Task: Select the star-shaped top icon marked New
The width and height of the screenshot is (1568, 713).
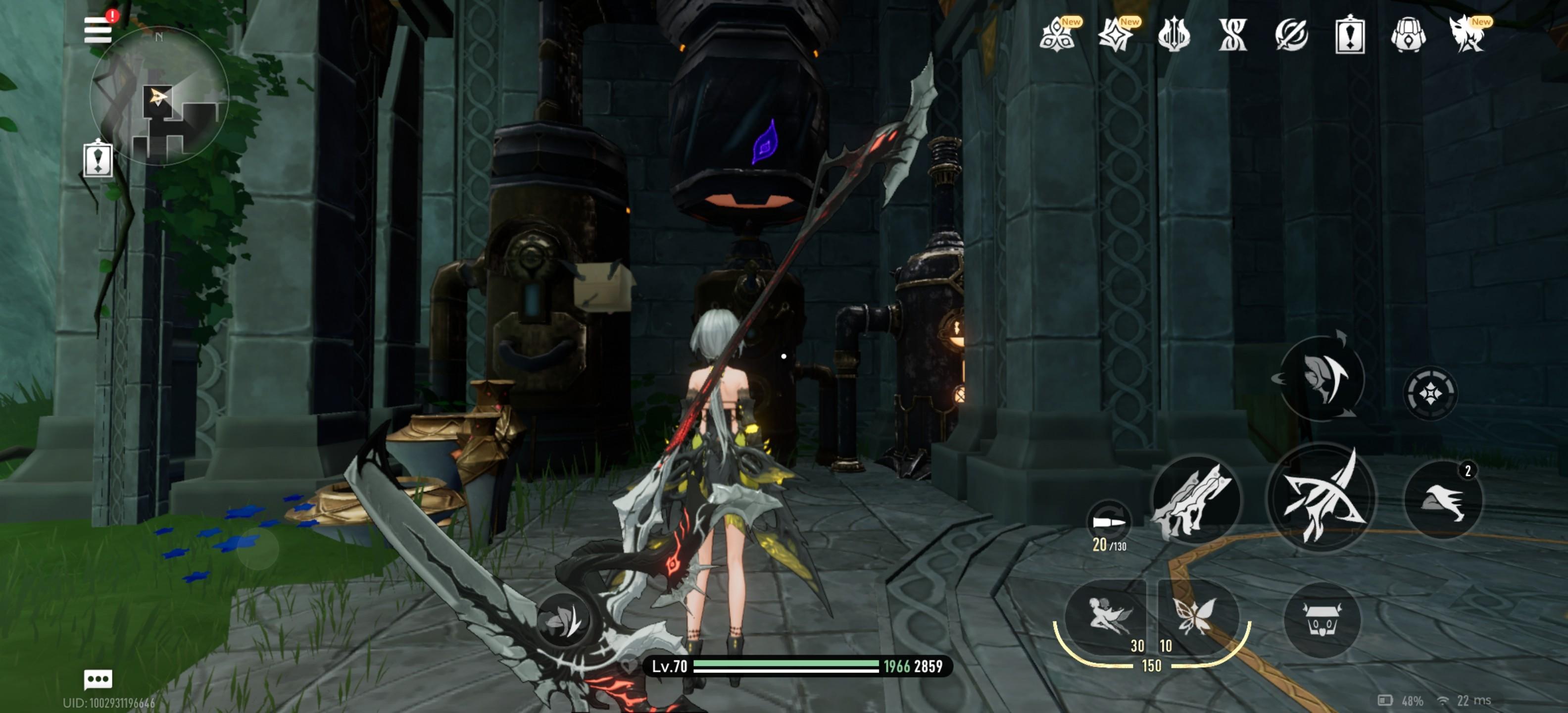Action: tap(1116, 35)
